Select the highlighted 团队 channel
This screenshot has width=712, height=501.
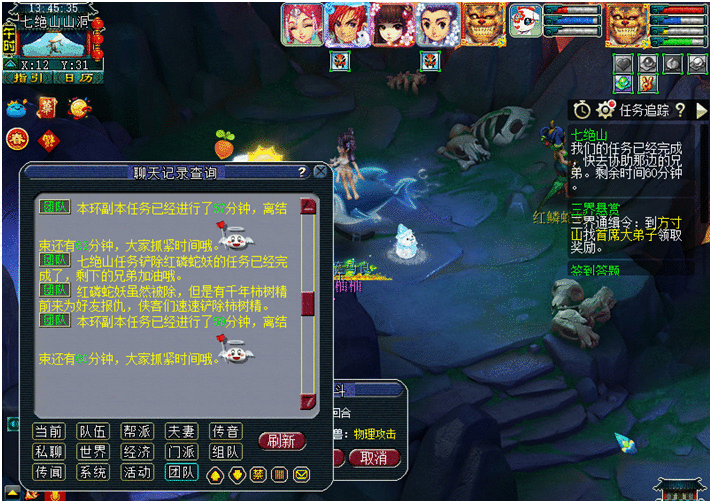pyautogui.click(x=181, y=471)
